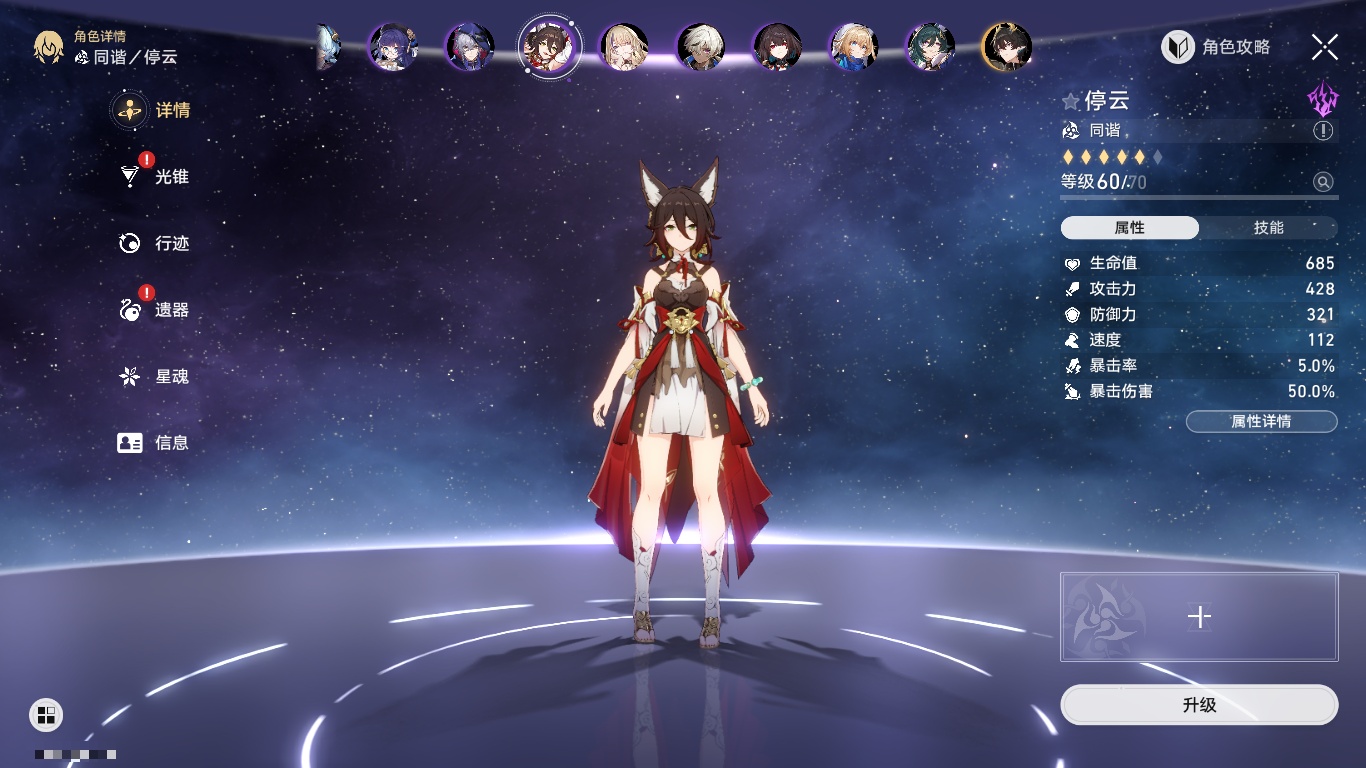This screenshot has height=768, width=1366.
Task: Add a light cone in the empty plus slot
Action: point(1198,617)
